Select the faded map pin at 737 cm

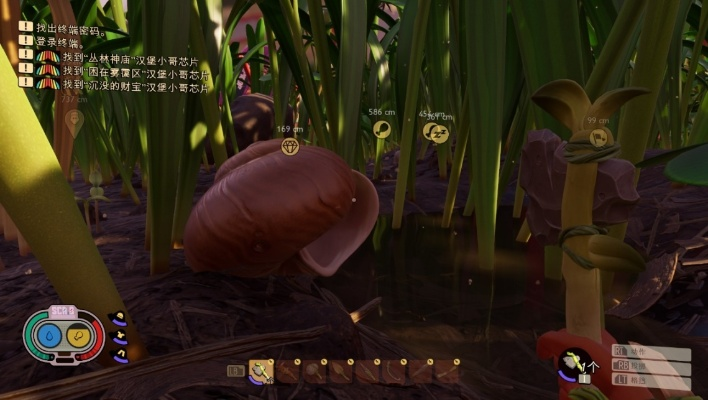[x=73, y=120]
